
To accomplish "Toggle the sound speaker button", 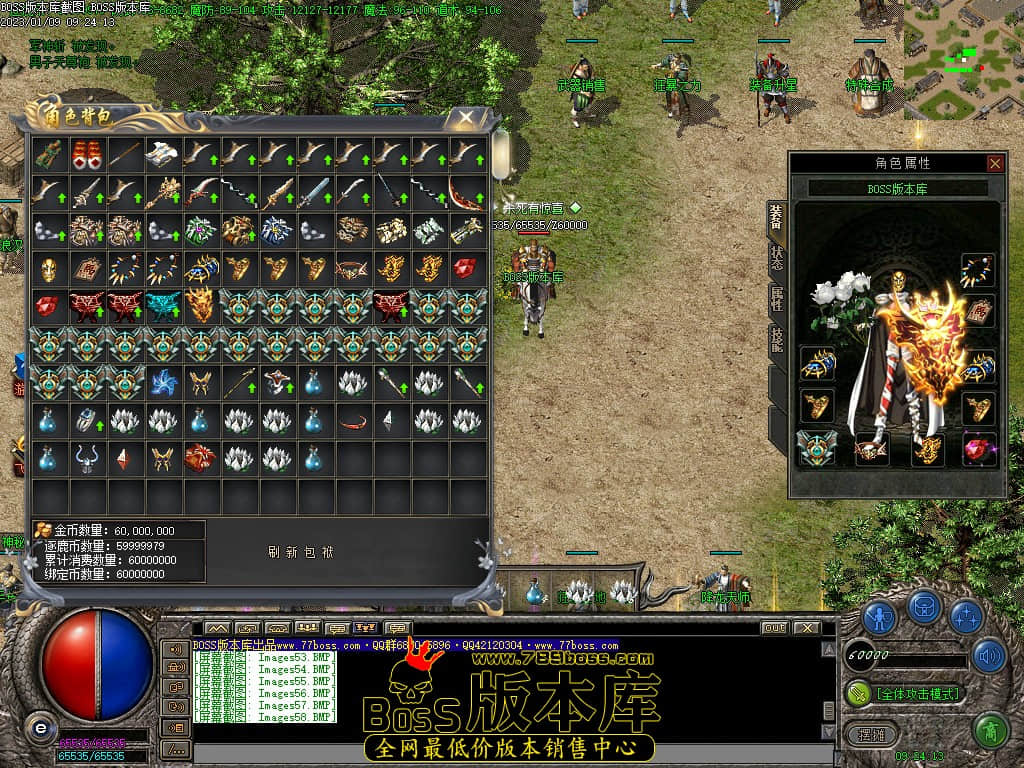I will [987, 656].
